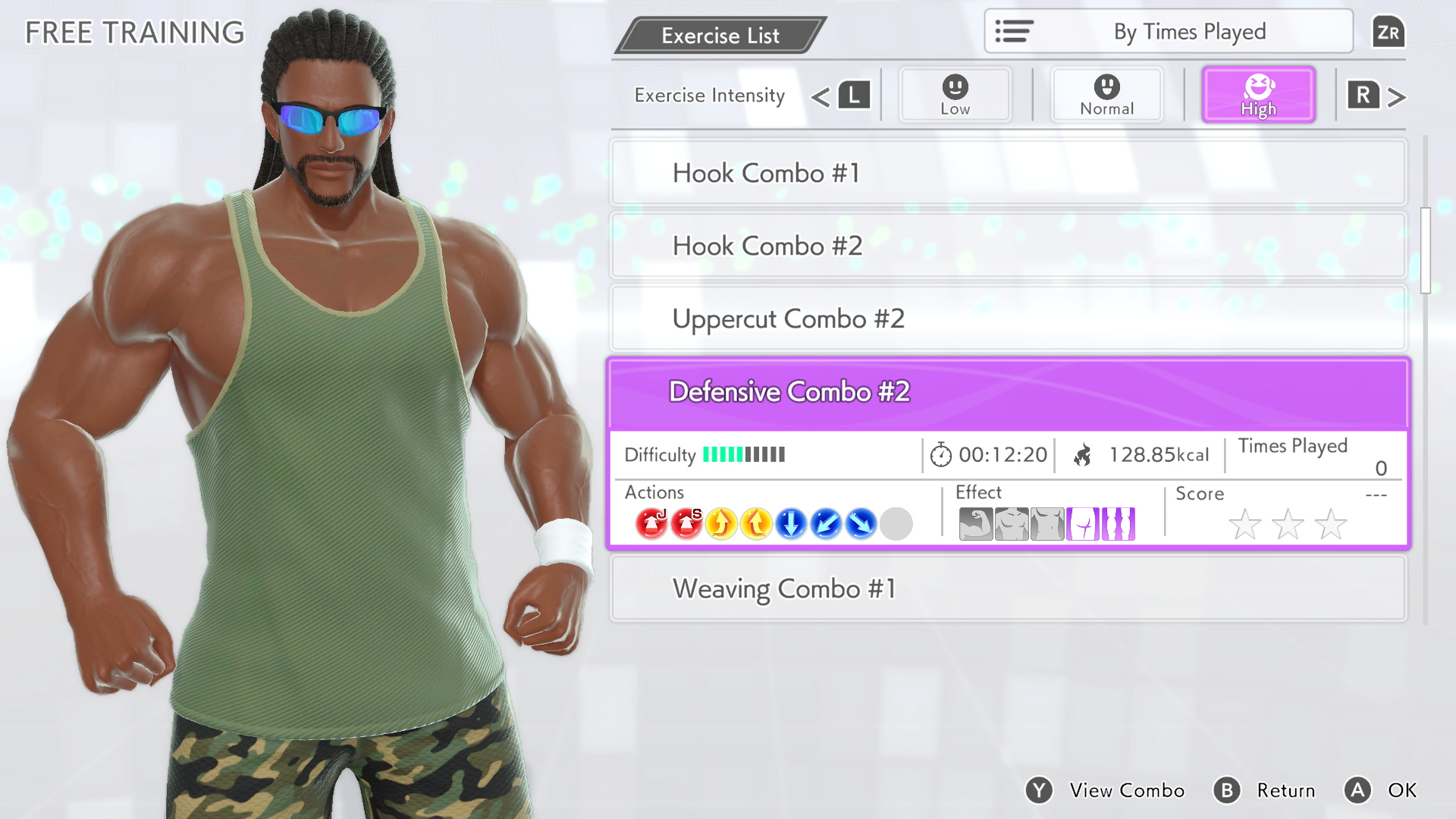
Task: Click the right arrow beside the R button
Action: (x=1395, y=96)
